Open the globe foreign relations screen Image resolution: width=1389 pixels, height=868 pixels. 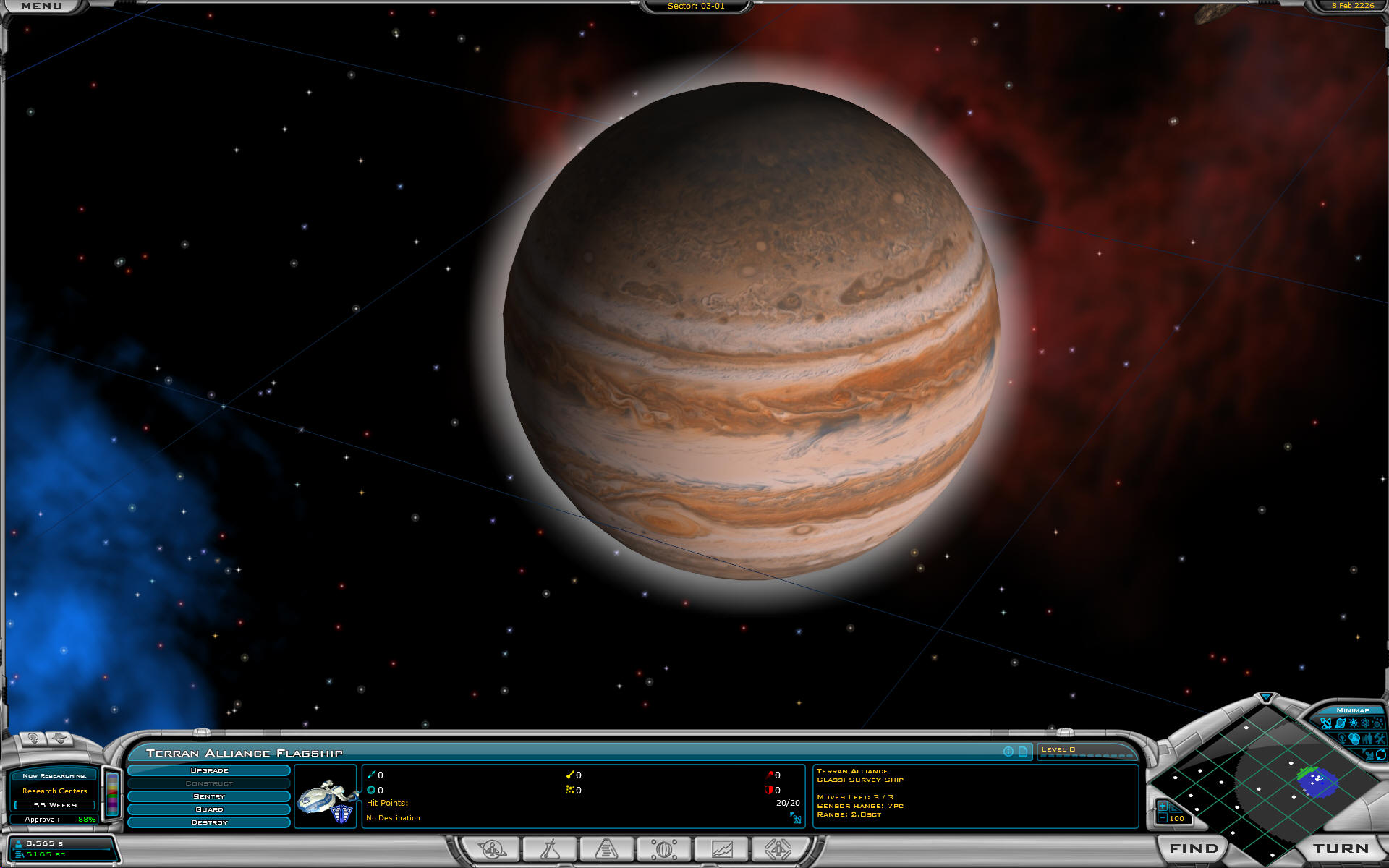pyautogui.click(x=664, y=848)
